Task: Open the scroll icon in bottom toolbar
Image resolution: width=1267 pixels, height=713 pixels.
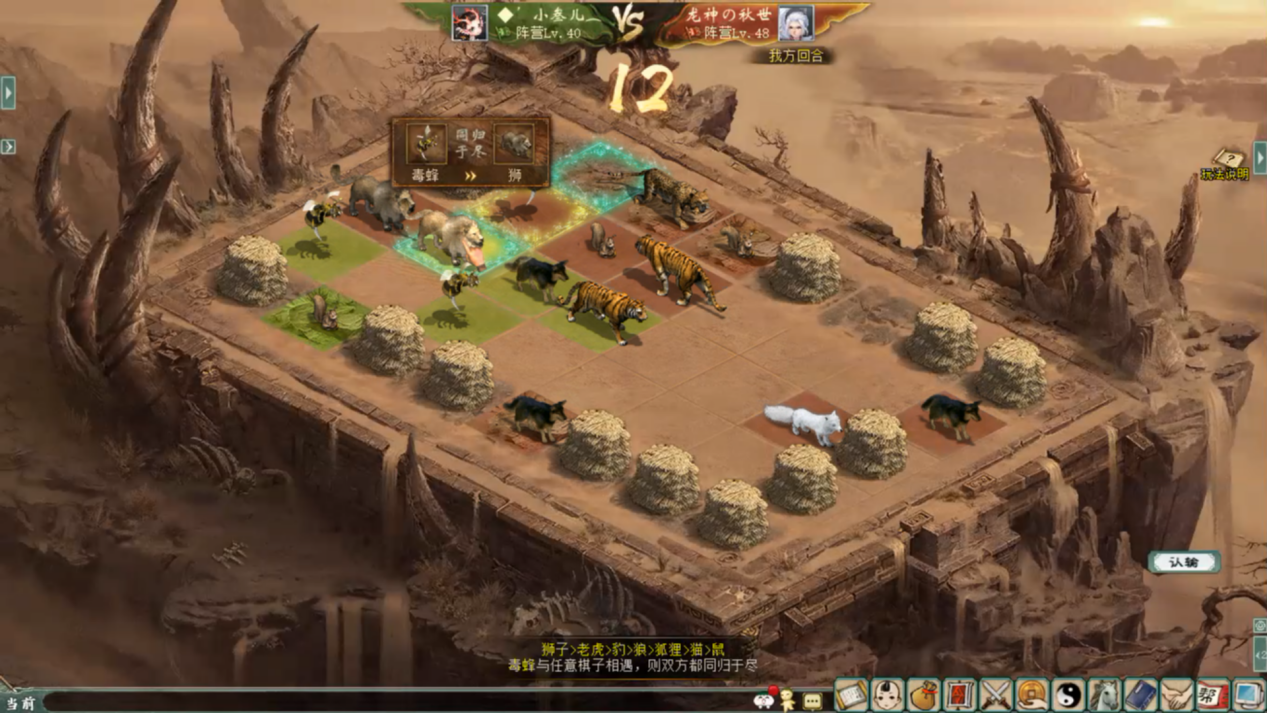Action: [851, 694]
